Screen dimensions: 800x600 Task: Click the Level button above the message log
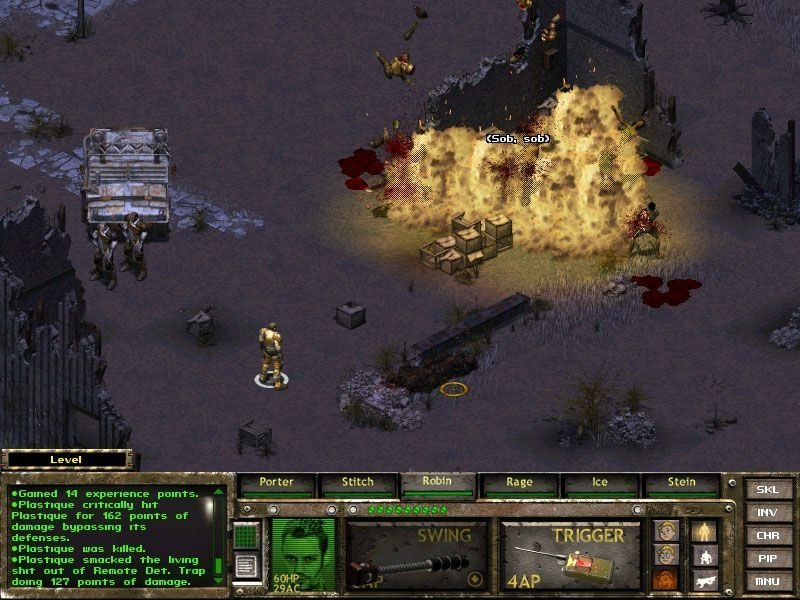(66, 460)
